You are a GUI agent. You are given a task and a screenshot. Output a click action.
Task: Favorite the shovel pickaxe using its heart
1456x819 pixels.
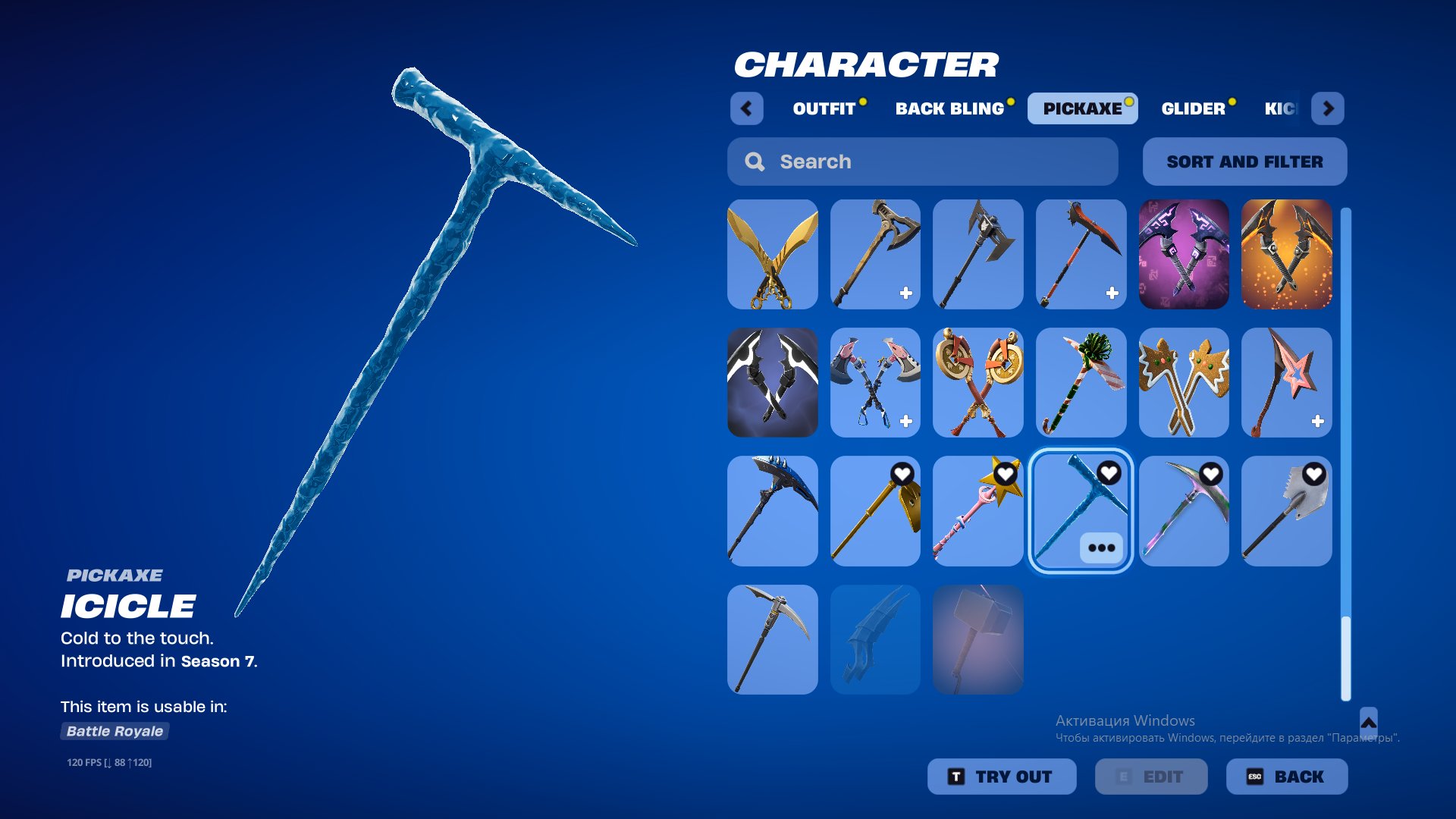[x=1316, y=472]
